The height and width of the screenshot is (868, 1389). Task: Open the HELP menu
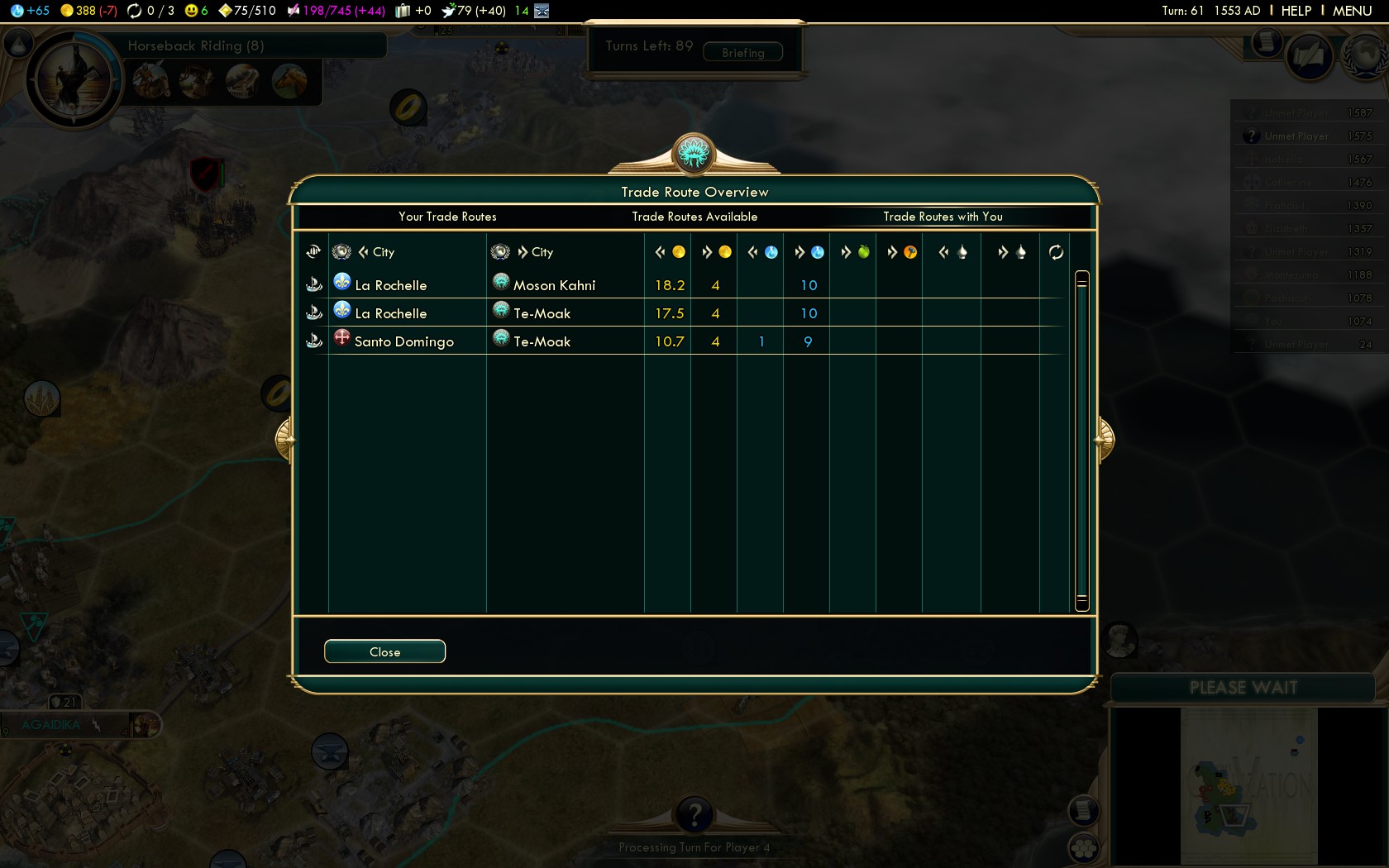pyautogui.click(x=1296, y=11)
